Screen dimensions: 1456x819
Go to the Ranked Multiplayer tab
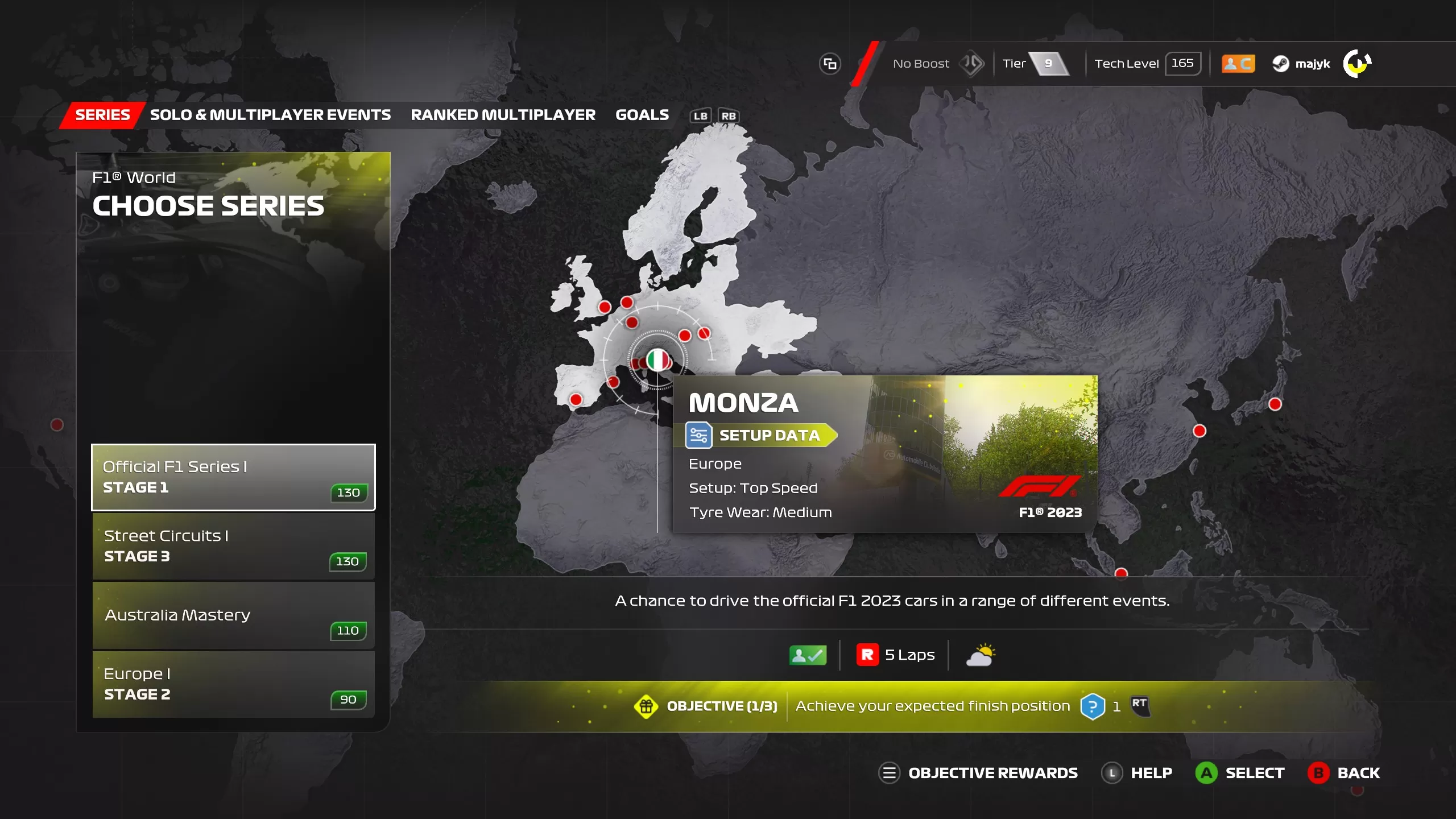503,115
